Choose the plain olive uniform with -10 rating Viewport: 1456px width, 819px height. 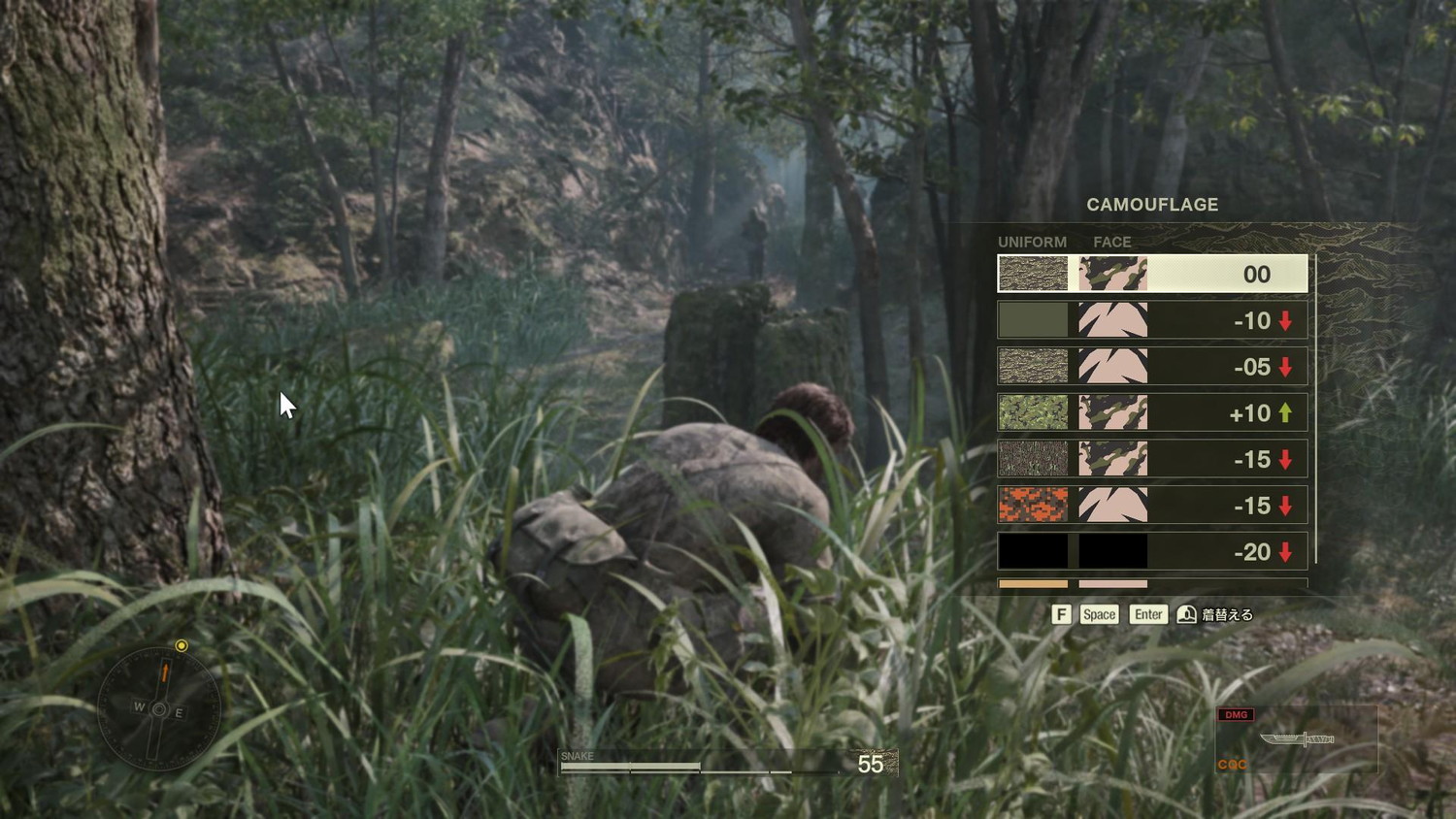click(1152, 320)
